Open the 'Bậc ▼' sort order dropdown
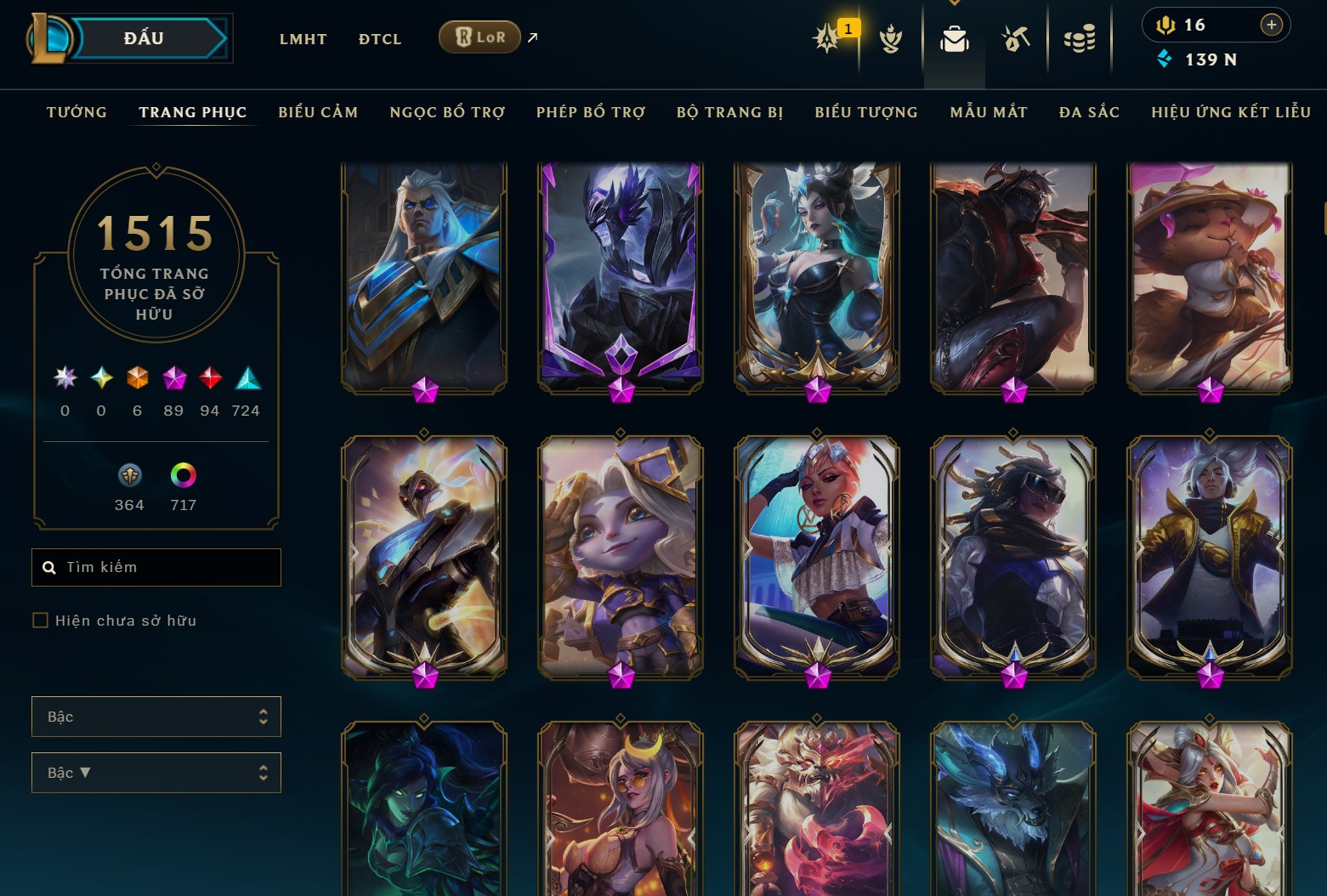1327x896 pixels. (156, 773)
